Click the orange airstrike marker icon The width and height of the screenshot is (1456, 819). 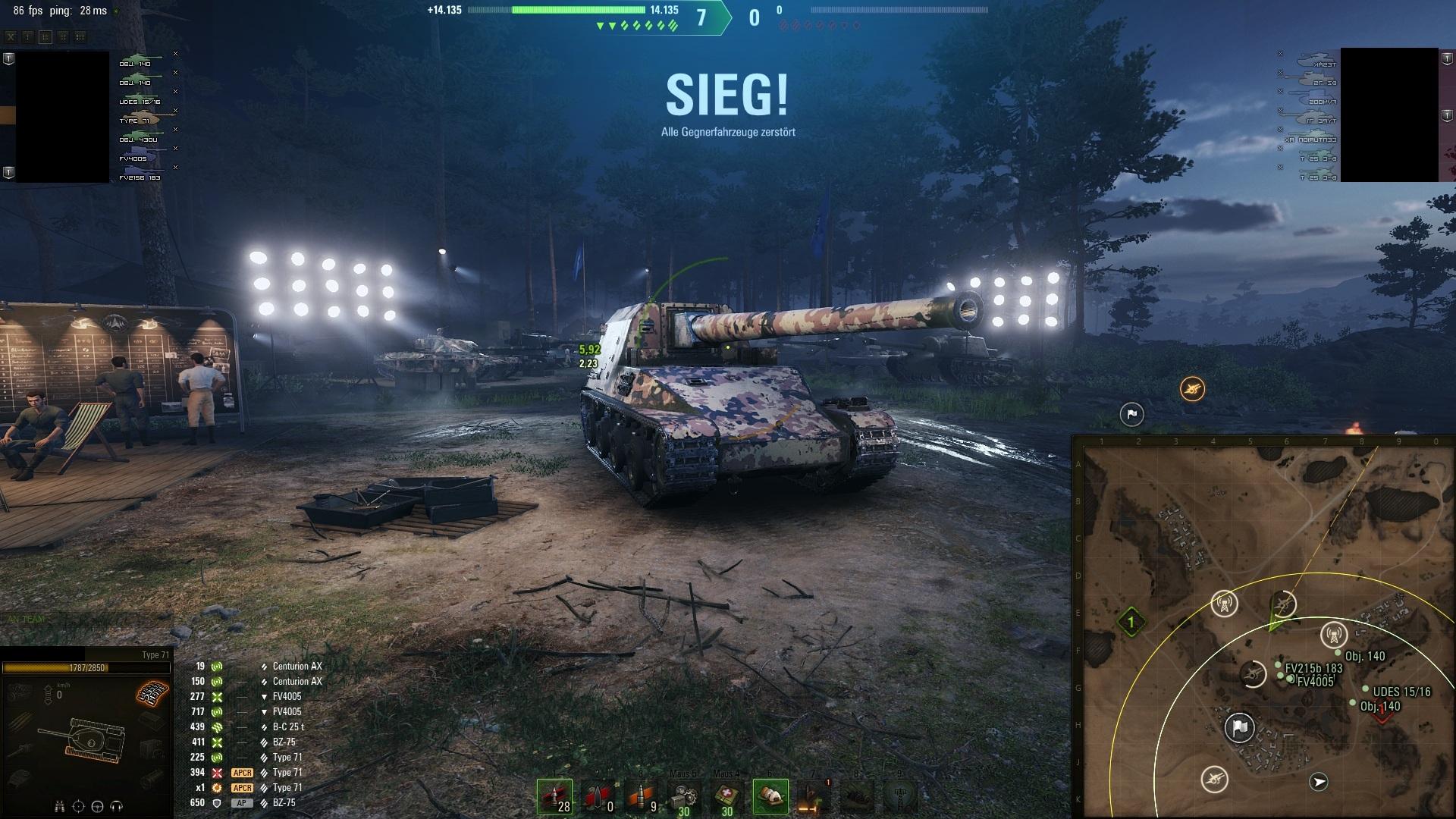(x=1192, y=390)
